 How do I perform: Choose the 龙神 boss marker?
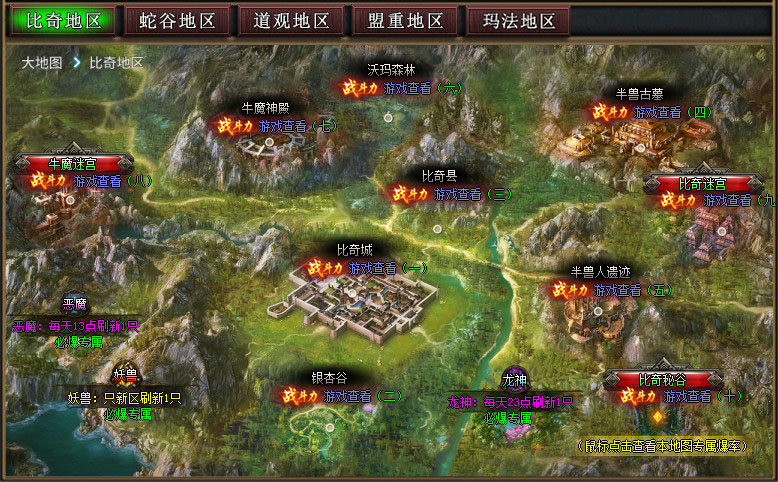click(x=514, y=380)
